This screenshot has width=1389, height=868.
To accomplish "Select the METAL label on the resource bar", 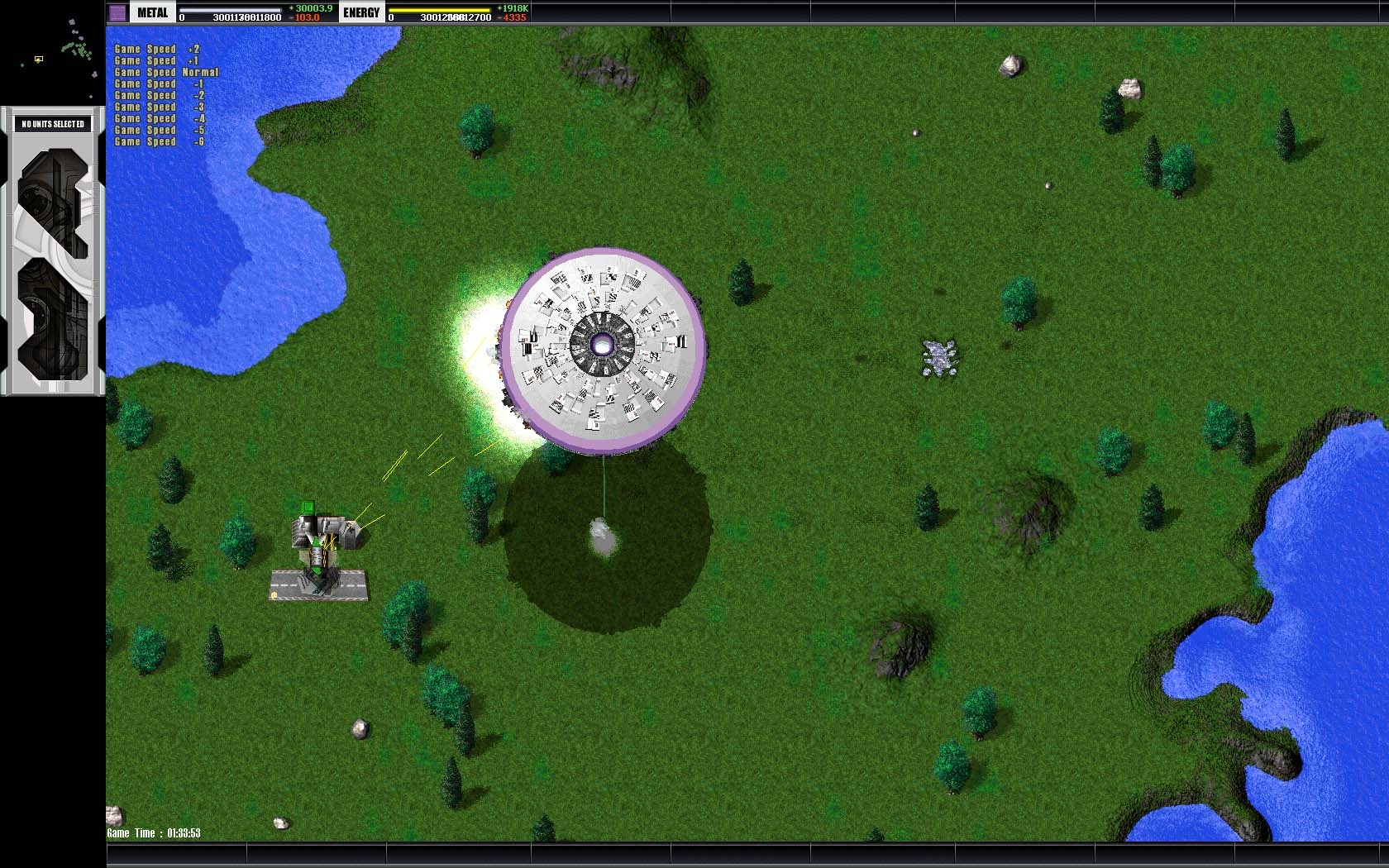I will coord(152,12).
